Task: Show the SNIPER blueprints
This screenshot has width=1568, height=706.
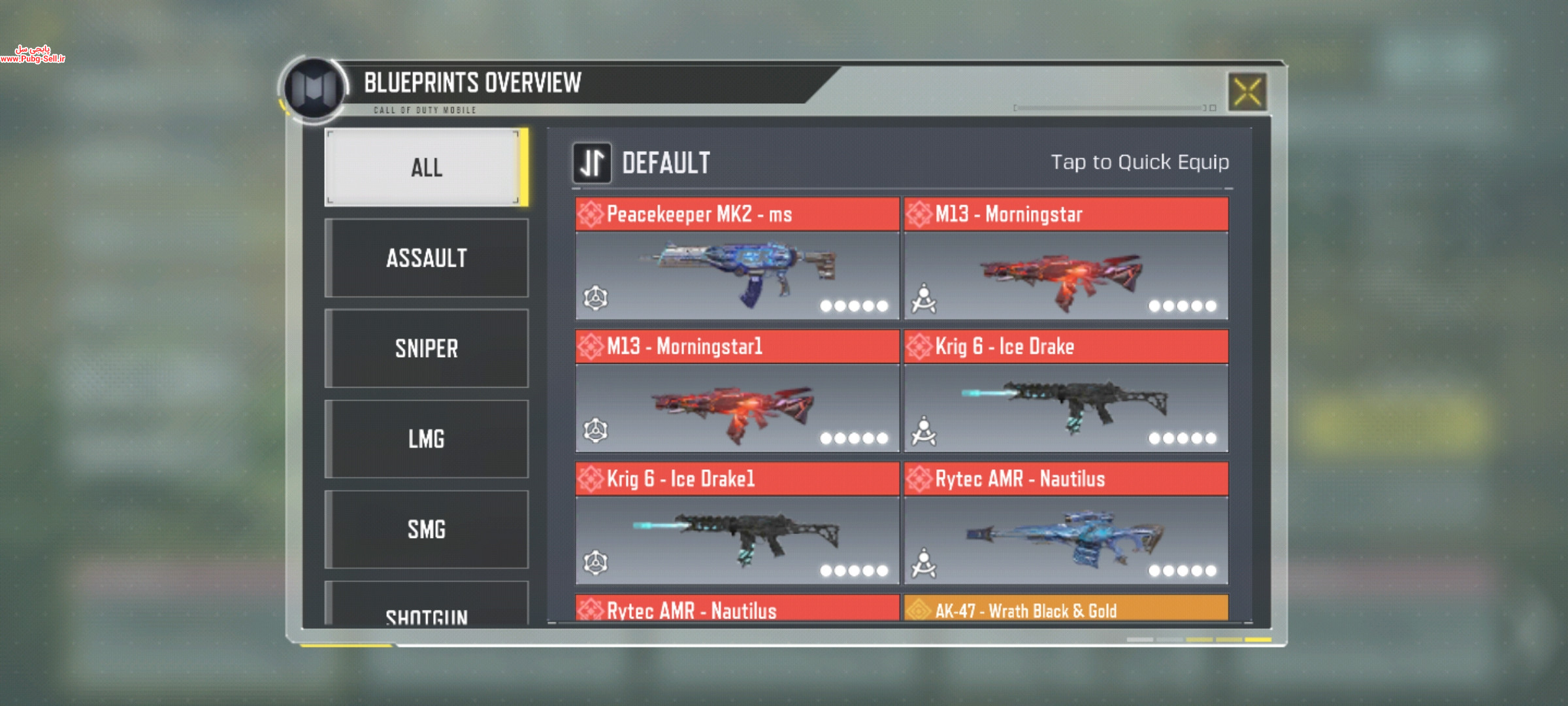Action: [426, 348]
